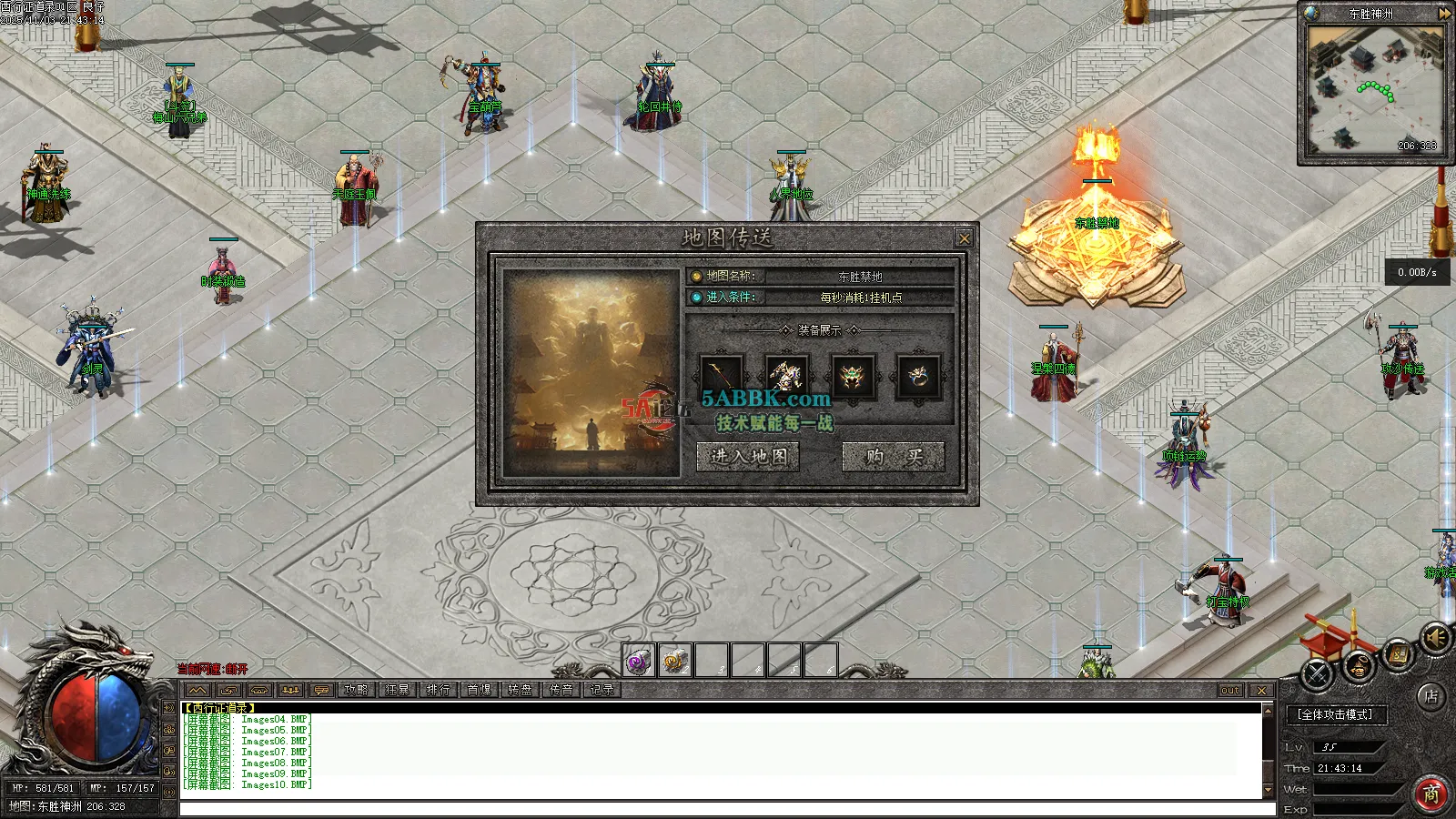Select the green-gem helmet equipment preview
The width and height of the screenshot is (1456, 819).
click(x=853, y=376)
